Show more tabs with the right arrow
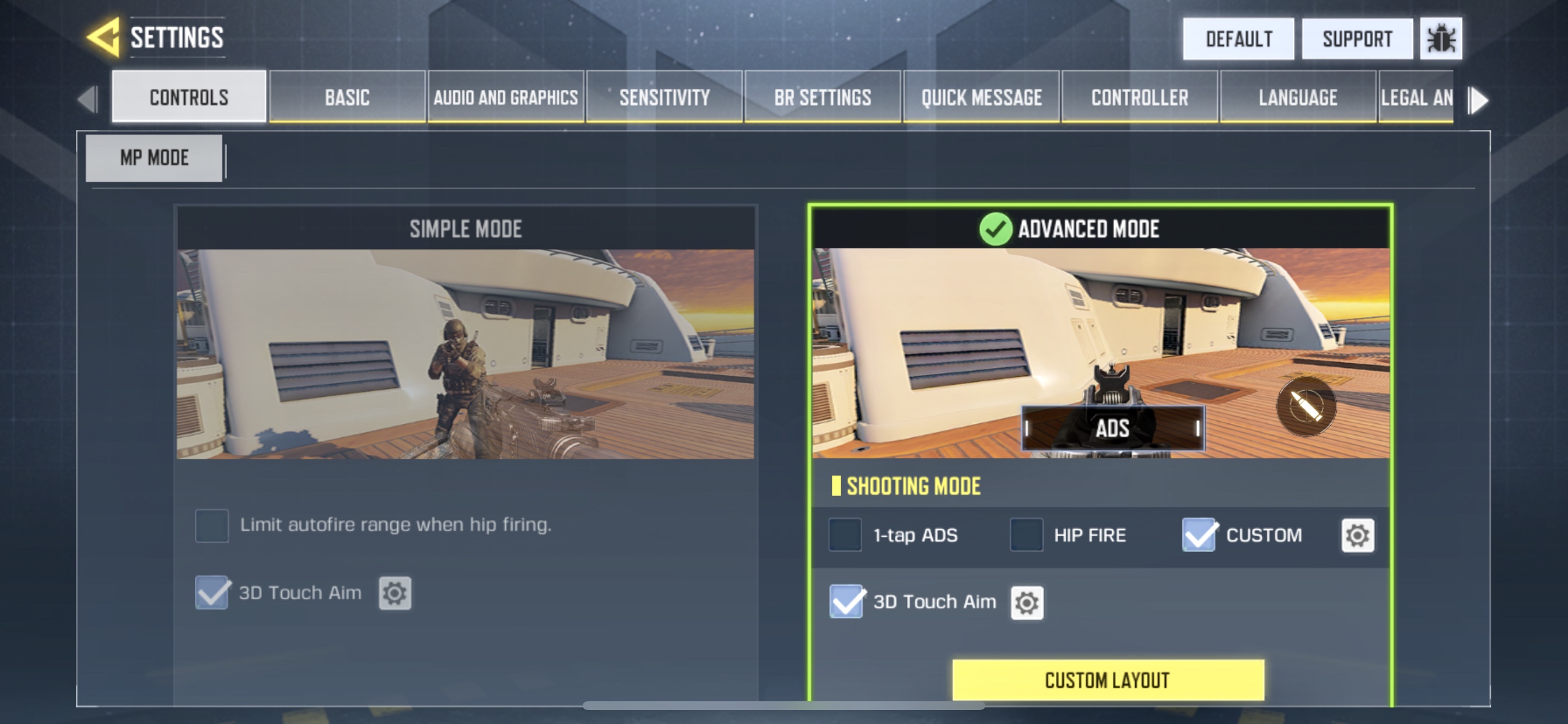 (x=1479, y=100)
